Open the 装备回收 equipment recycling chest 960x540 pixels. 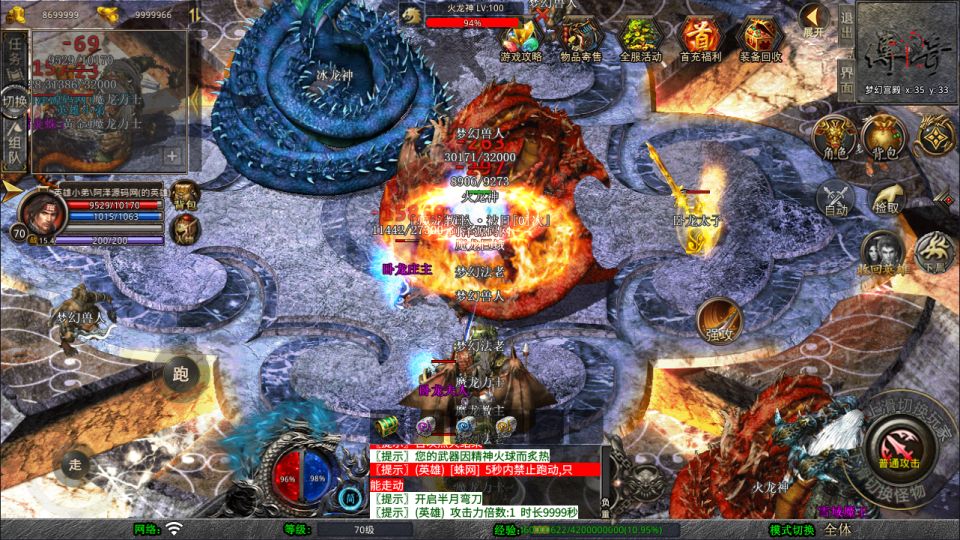[x=760, y=38]
